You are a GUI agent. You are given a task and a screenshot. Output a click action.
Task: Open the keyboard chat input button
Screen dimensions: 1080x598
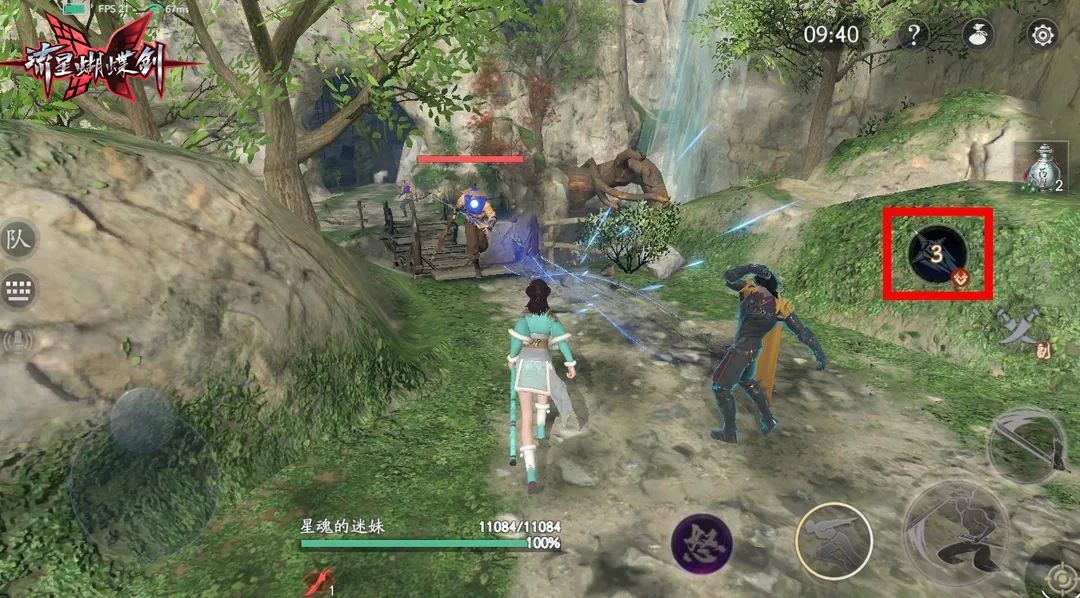pos(19,291)
